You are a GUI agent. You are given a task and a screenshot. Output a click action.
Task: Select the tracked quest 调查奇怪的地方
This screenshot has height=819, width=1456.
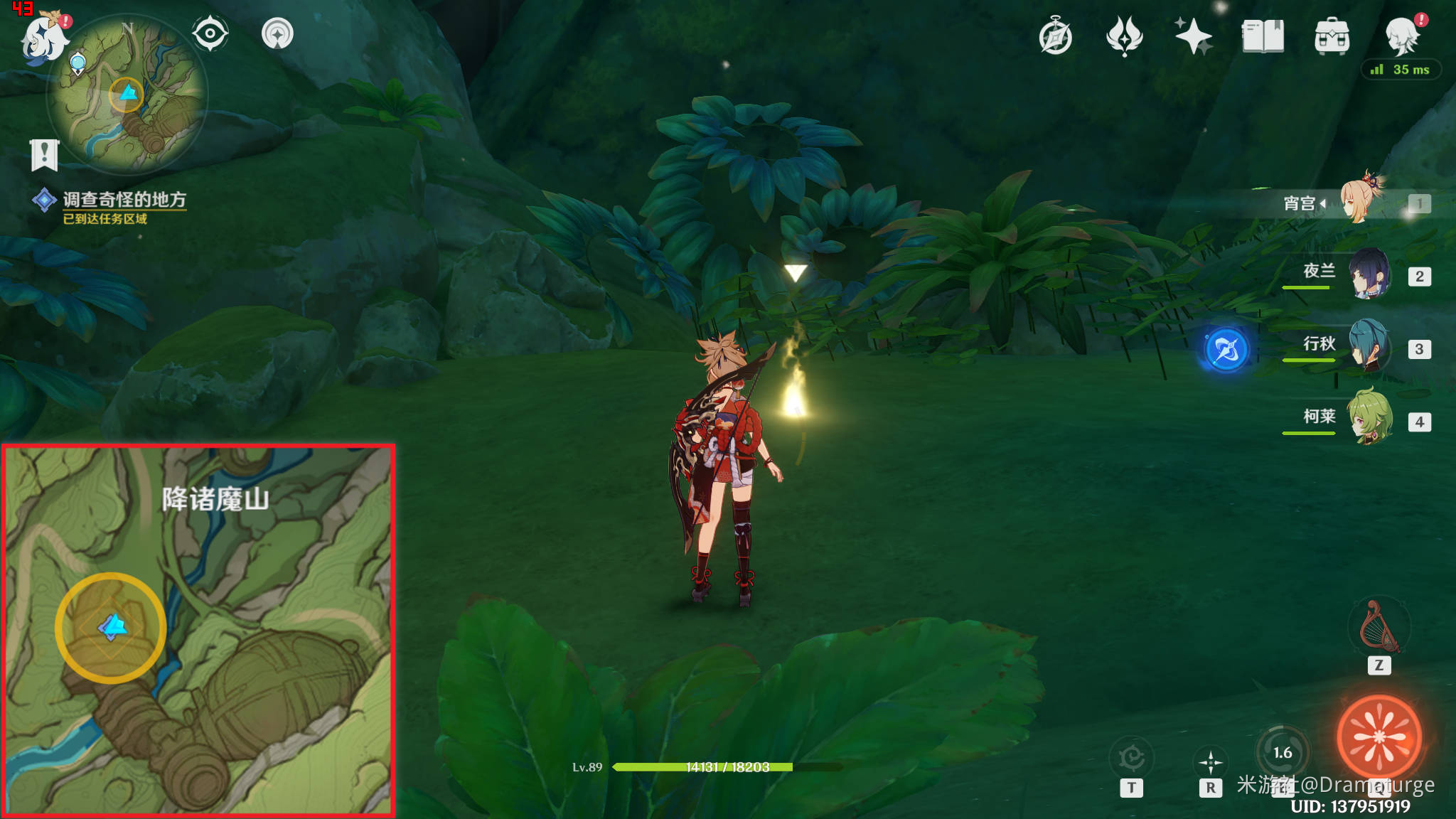pos(124,200)
